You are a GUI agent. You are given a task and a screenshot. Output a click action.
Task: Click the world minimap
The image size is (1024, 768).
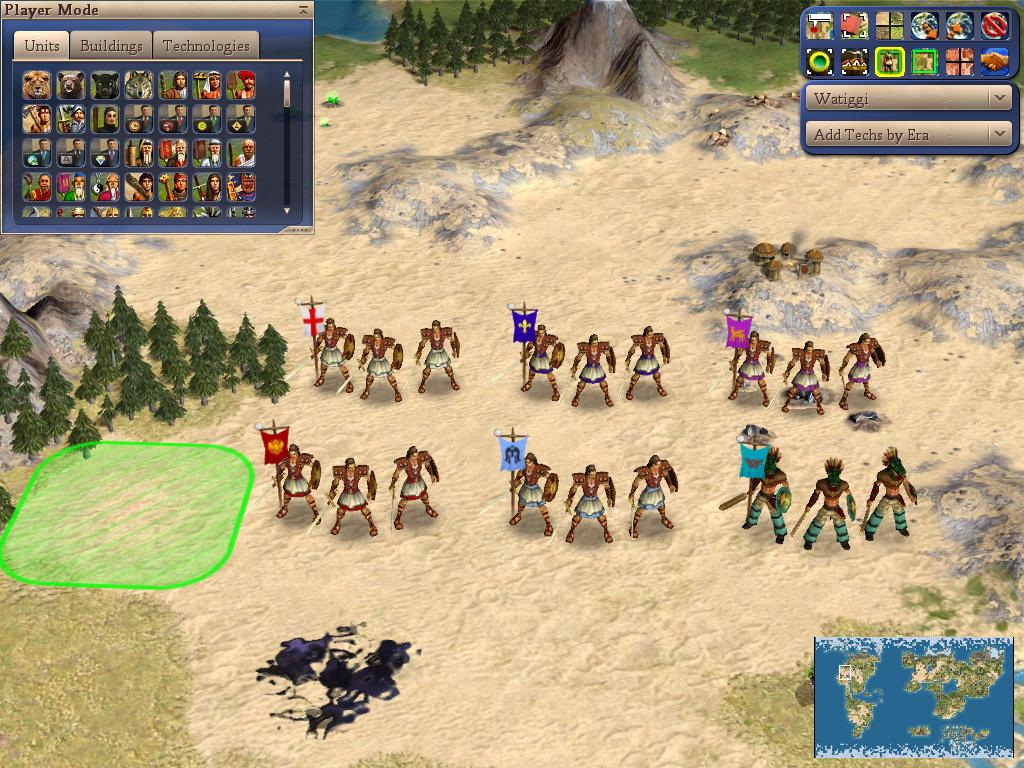914,696
